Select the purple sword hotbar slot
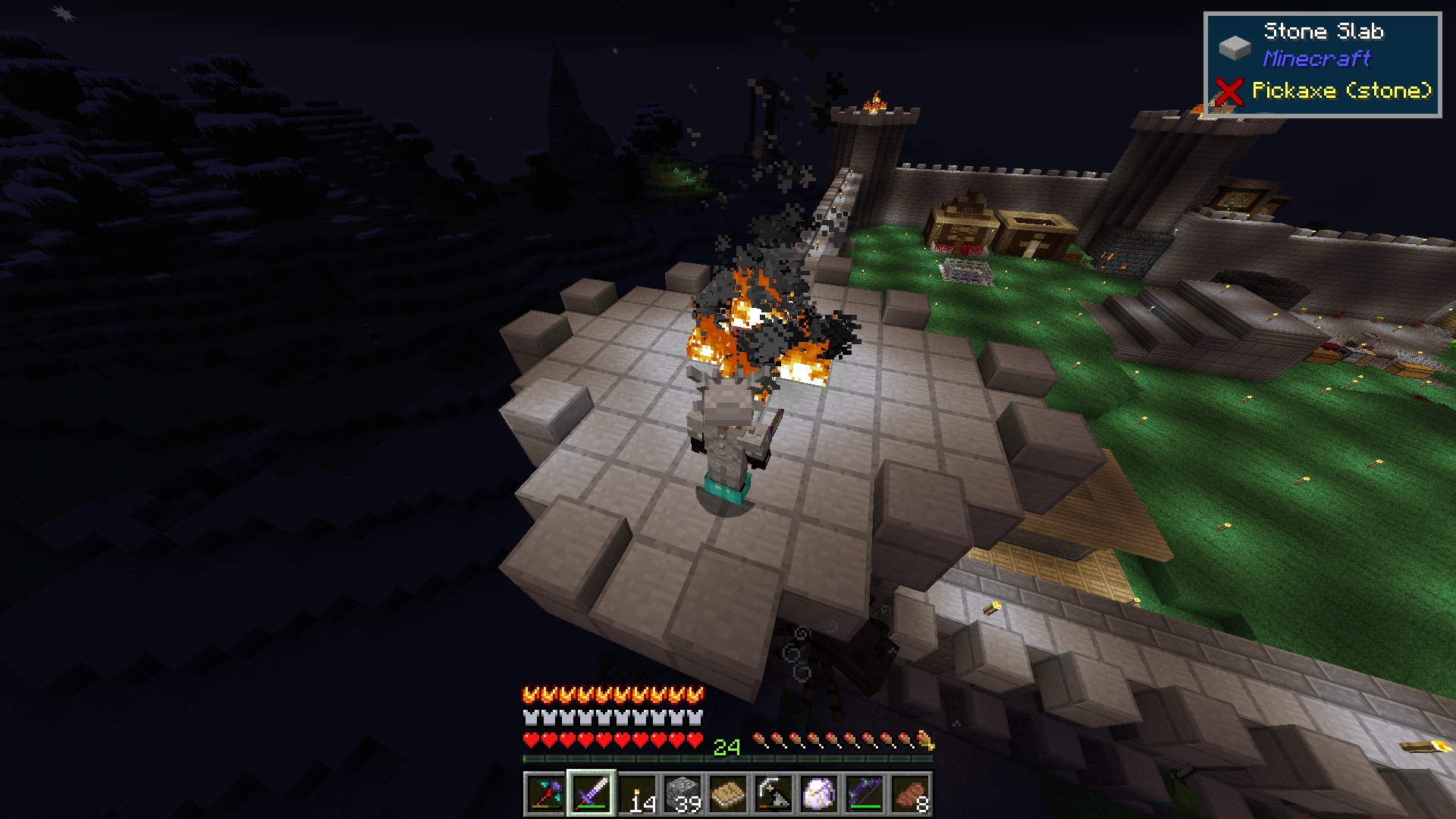The height and width of the screenshot is (819, 1456). [x=591, y=794]
